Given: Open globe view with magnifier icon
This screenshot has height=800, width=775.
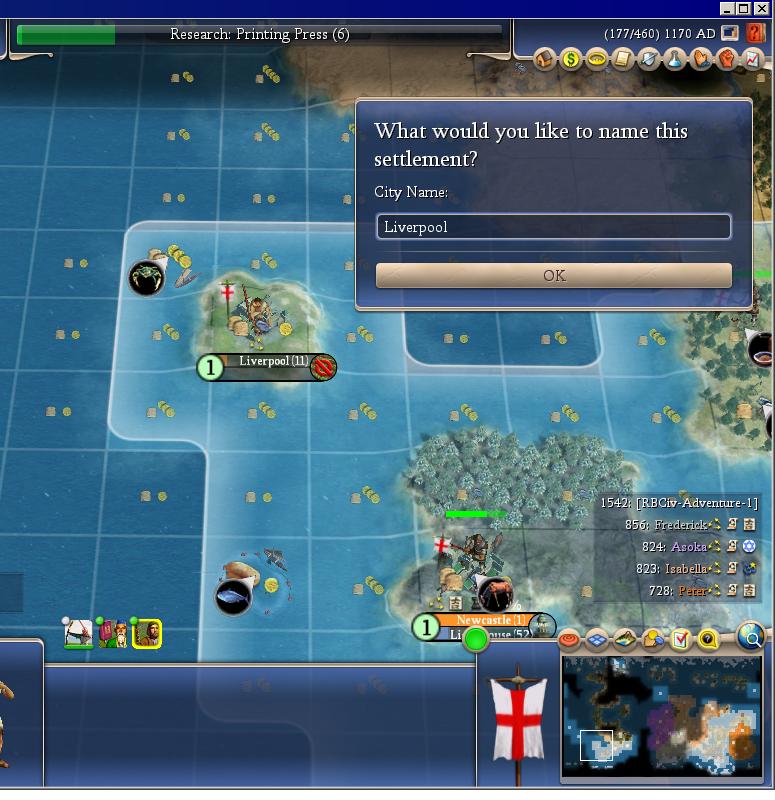Looking at the screenshot, I should pos(750,636).
